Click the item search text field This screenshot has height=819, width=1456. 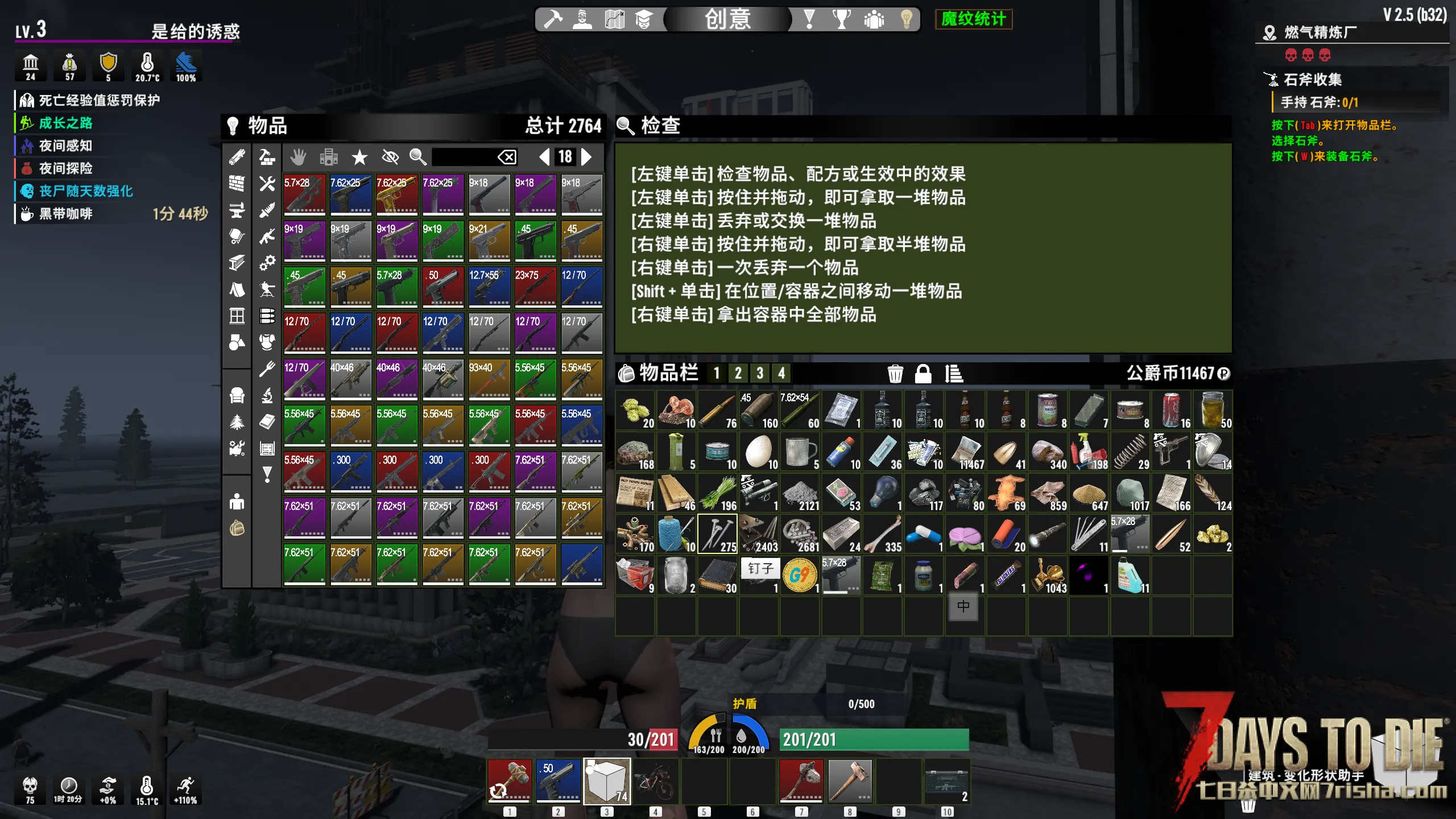click(x=463, y=156)
